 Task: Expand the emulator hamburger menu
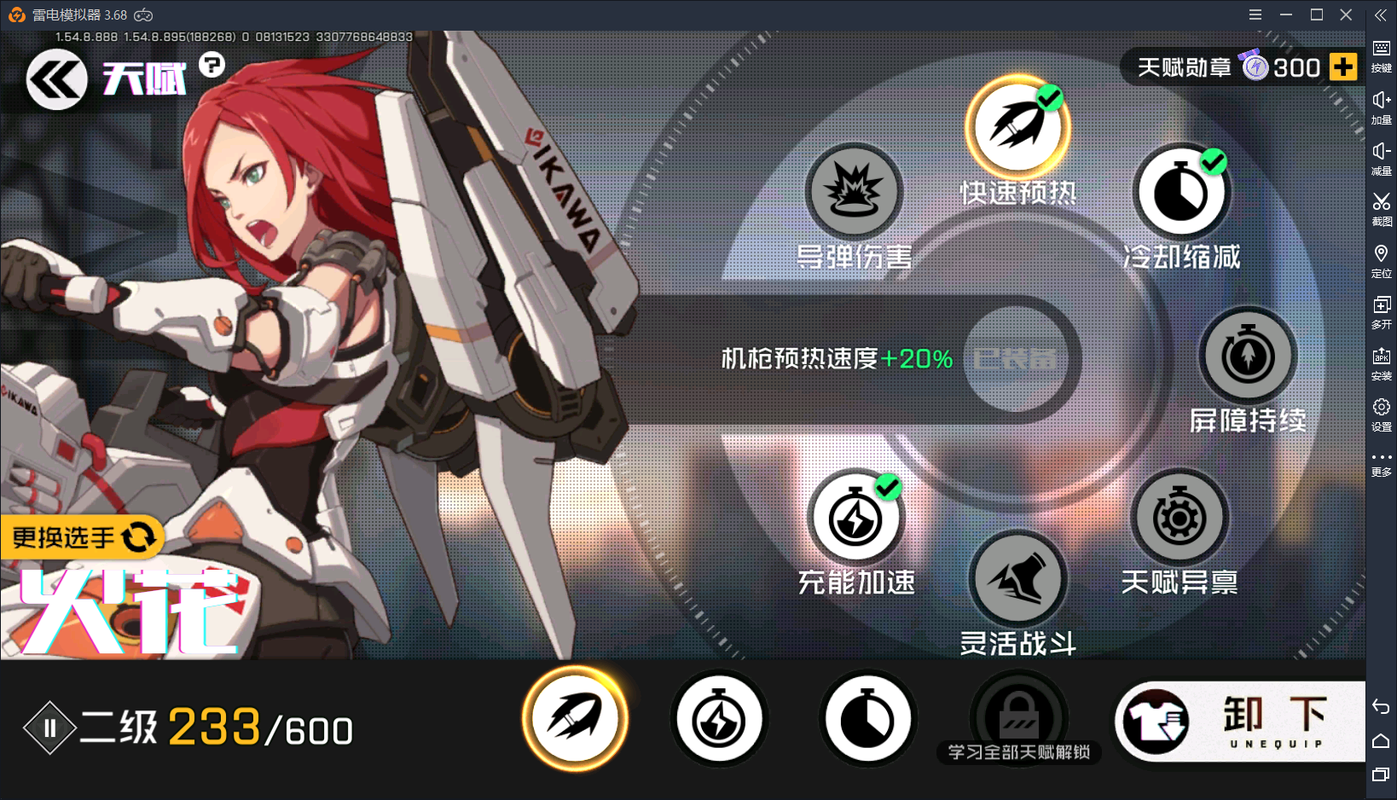point(1255,15)
